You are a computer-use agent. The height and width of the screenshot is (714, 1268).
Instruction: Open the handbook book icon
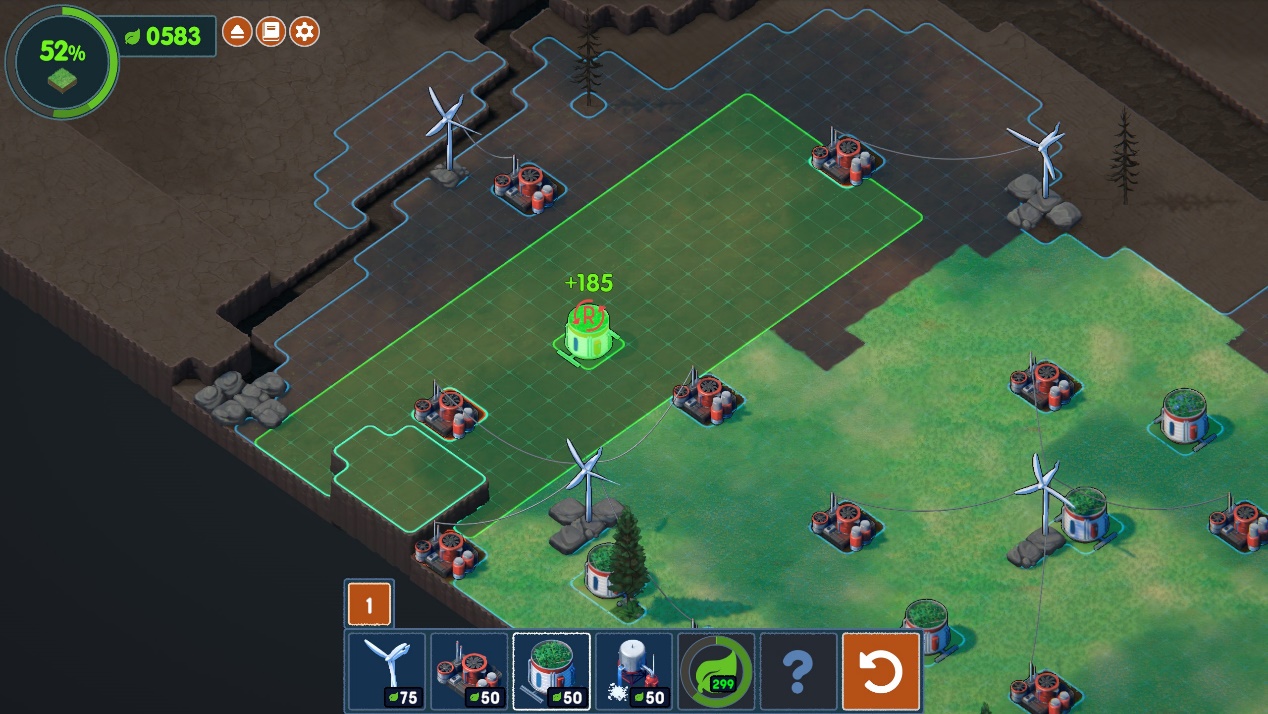(270, 32)
